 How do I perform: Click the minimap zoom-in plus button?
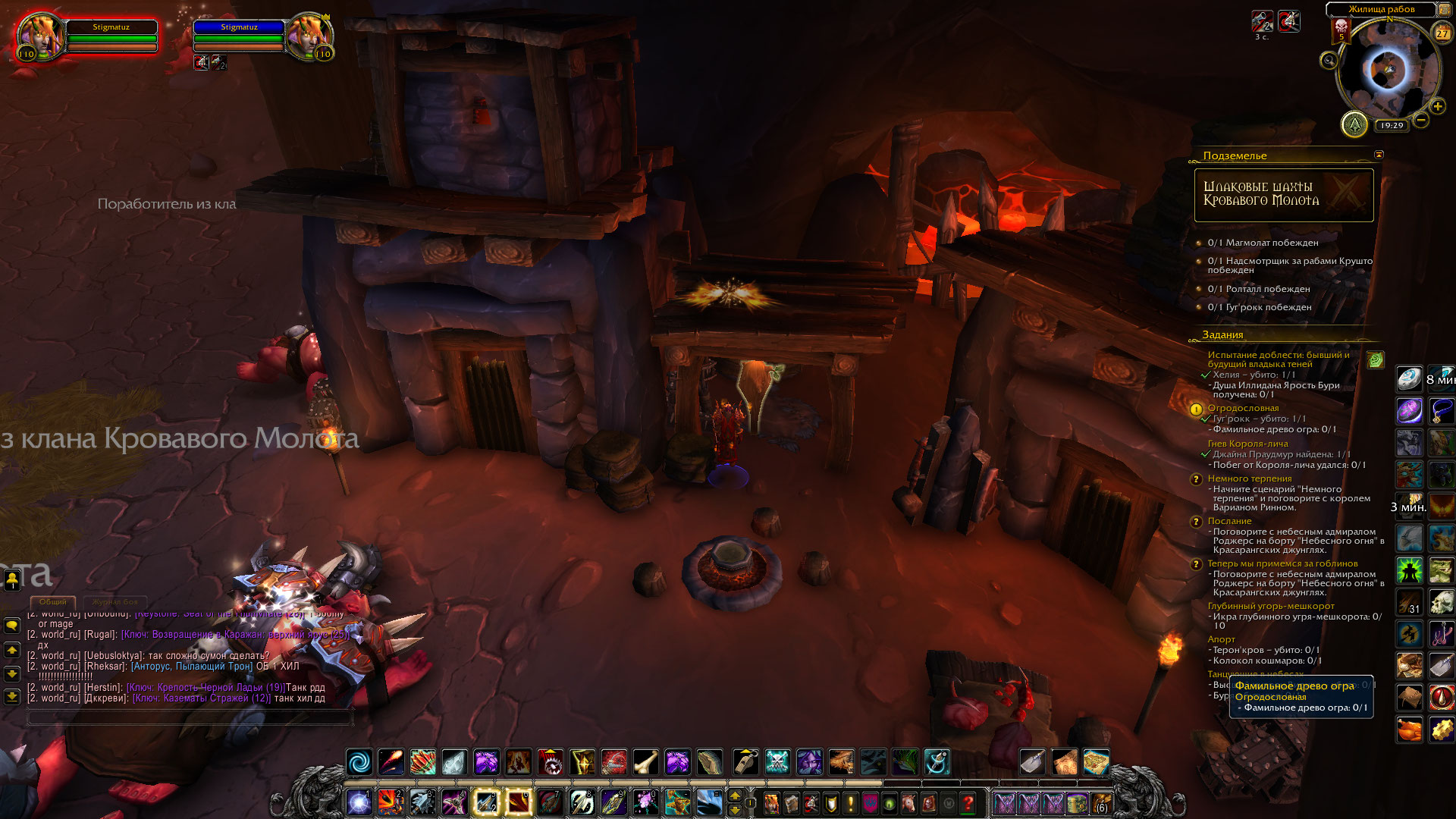[1437, 107]
